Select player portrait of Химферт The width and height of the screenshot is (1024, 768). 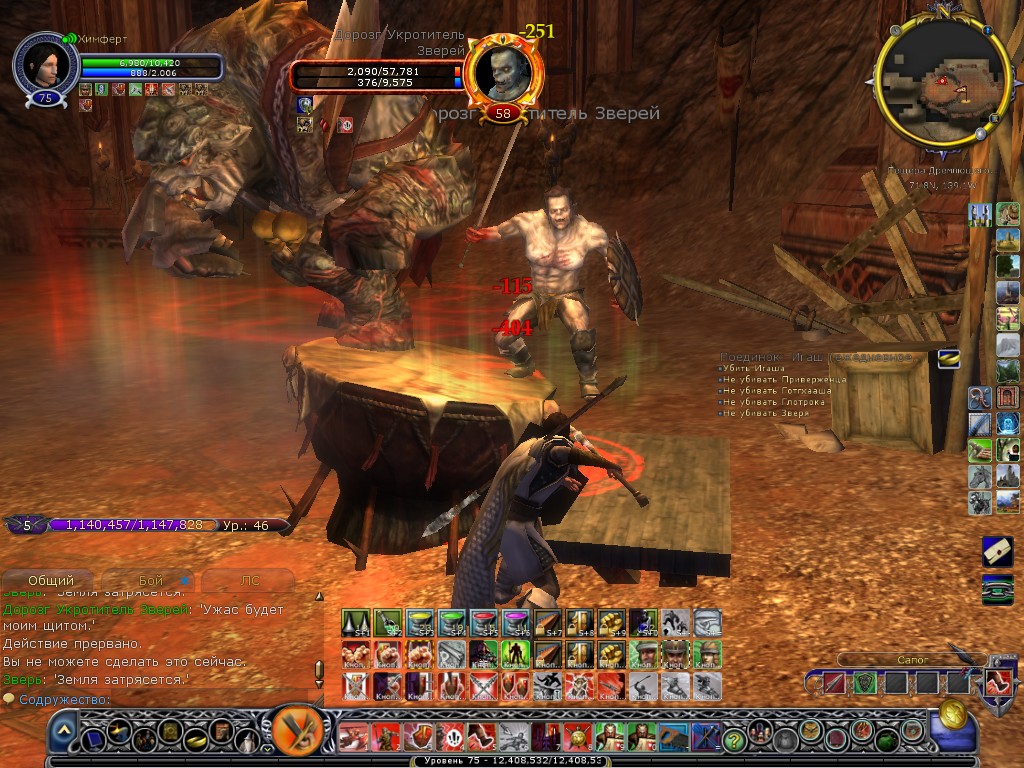pyautogui.click(x=45, y=65)
